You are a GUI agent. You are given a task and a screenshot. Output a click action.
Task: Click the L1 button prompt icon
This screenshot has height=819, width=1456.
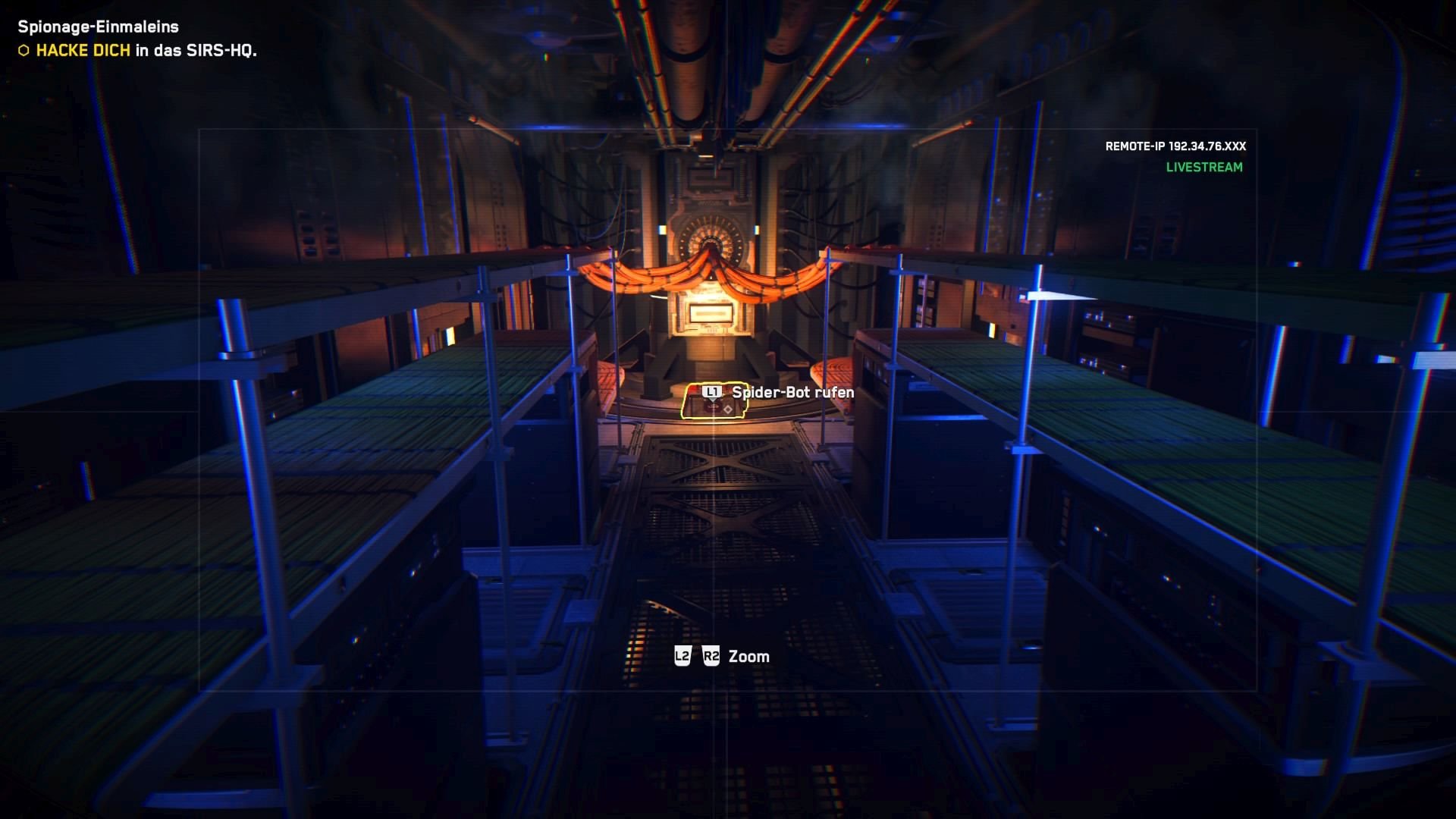(711, 391)
